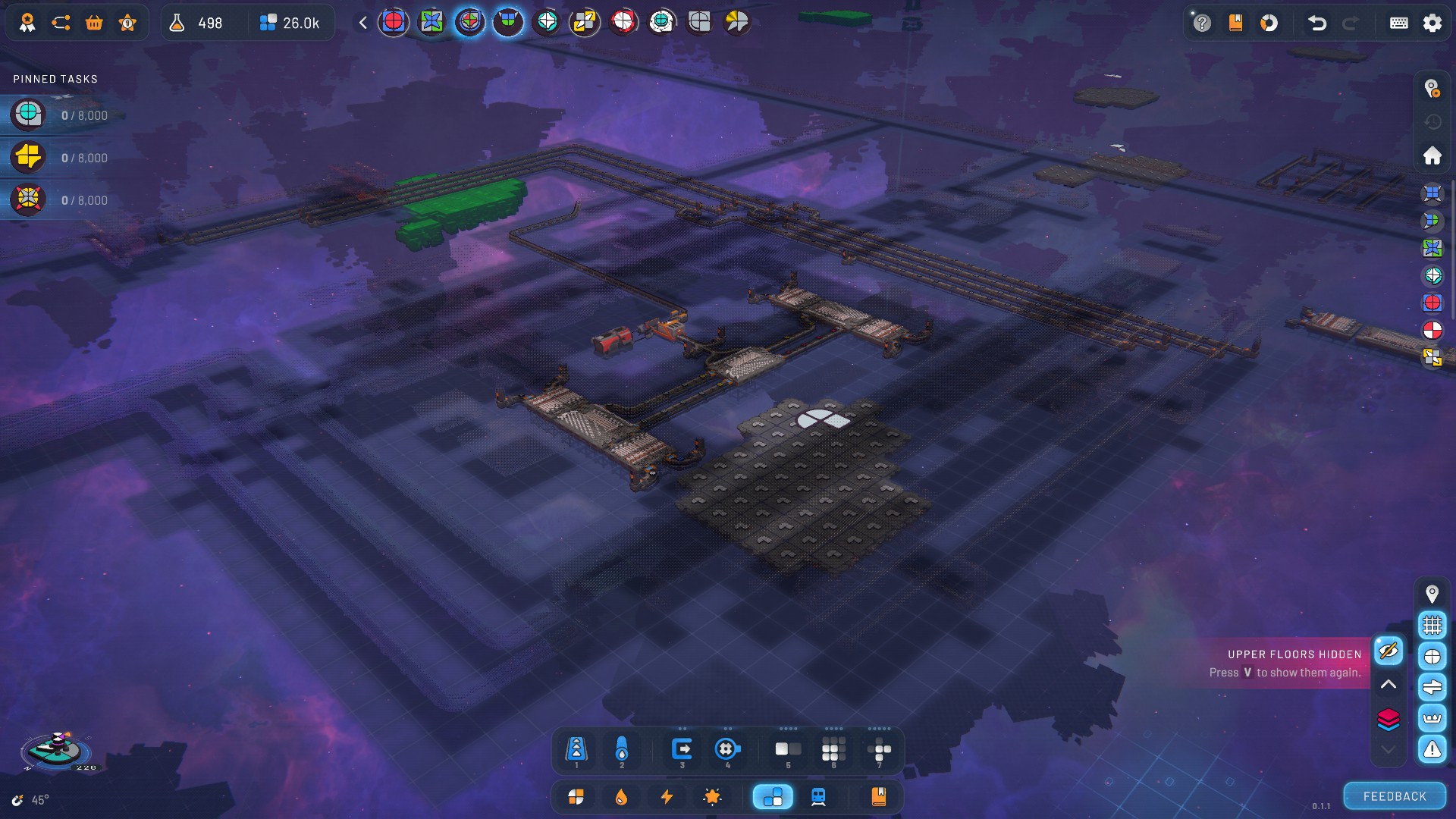
Task: Open the statistics donut chart icon
Action: pos(1269,23)
